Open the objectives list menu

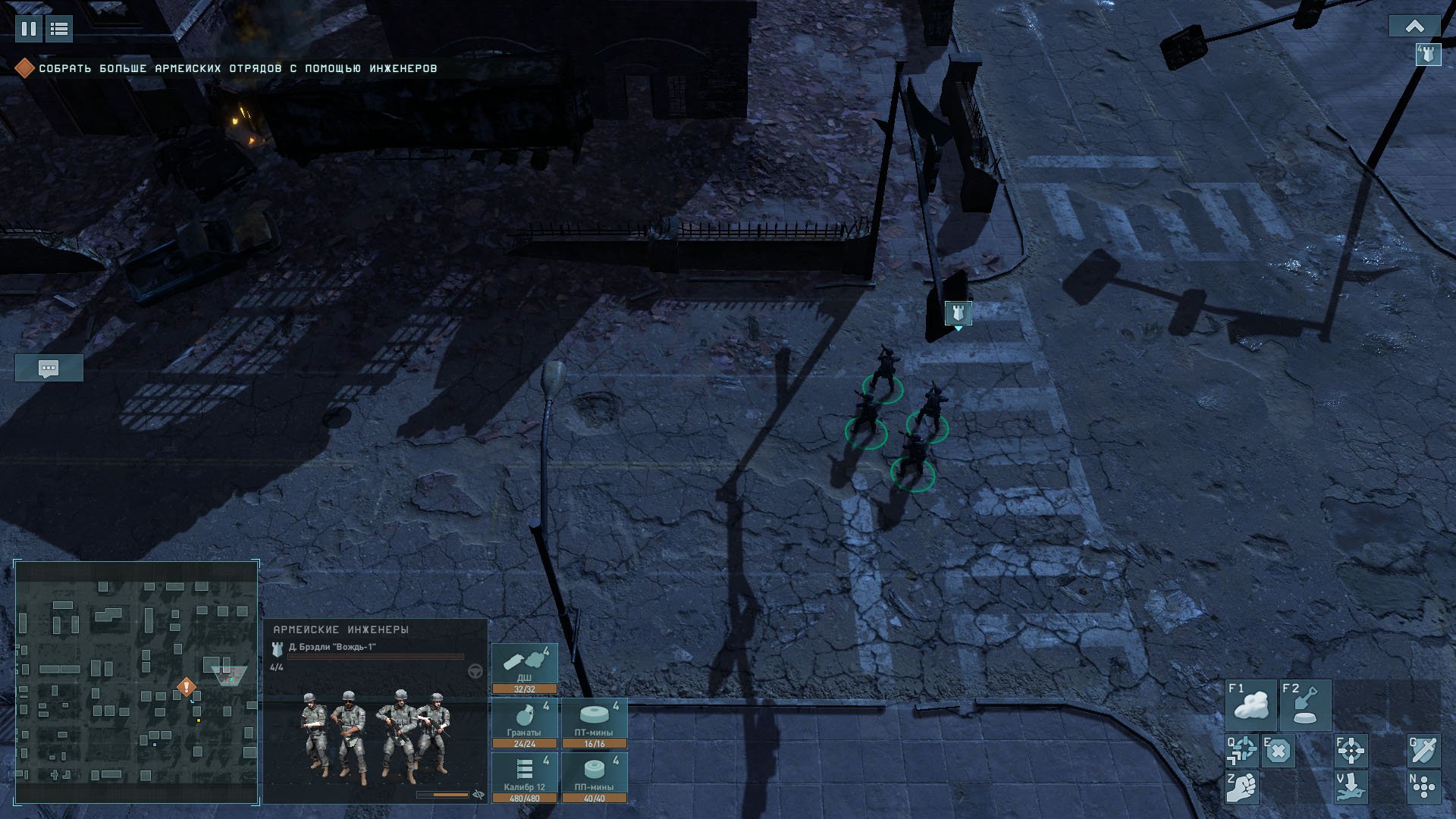(59, 29)
